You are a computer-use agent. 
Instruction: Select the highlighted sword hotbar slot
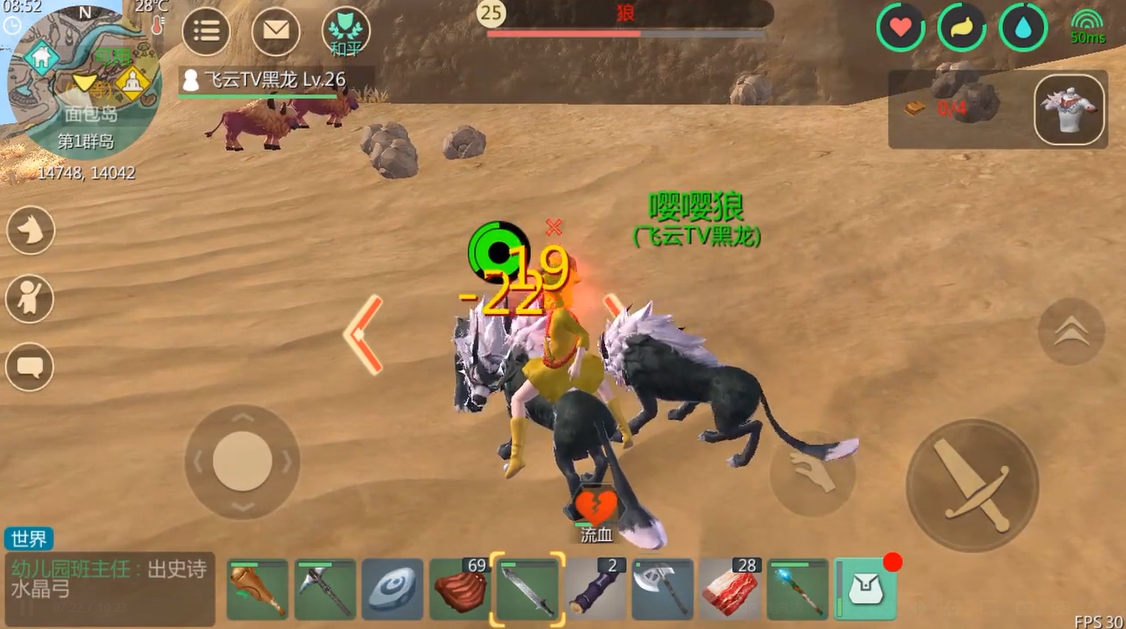[x=527, y=589]
